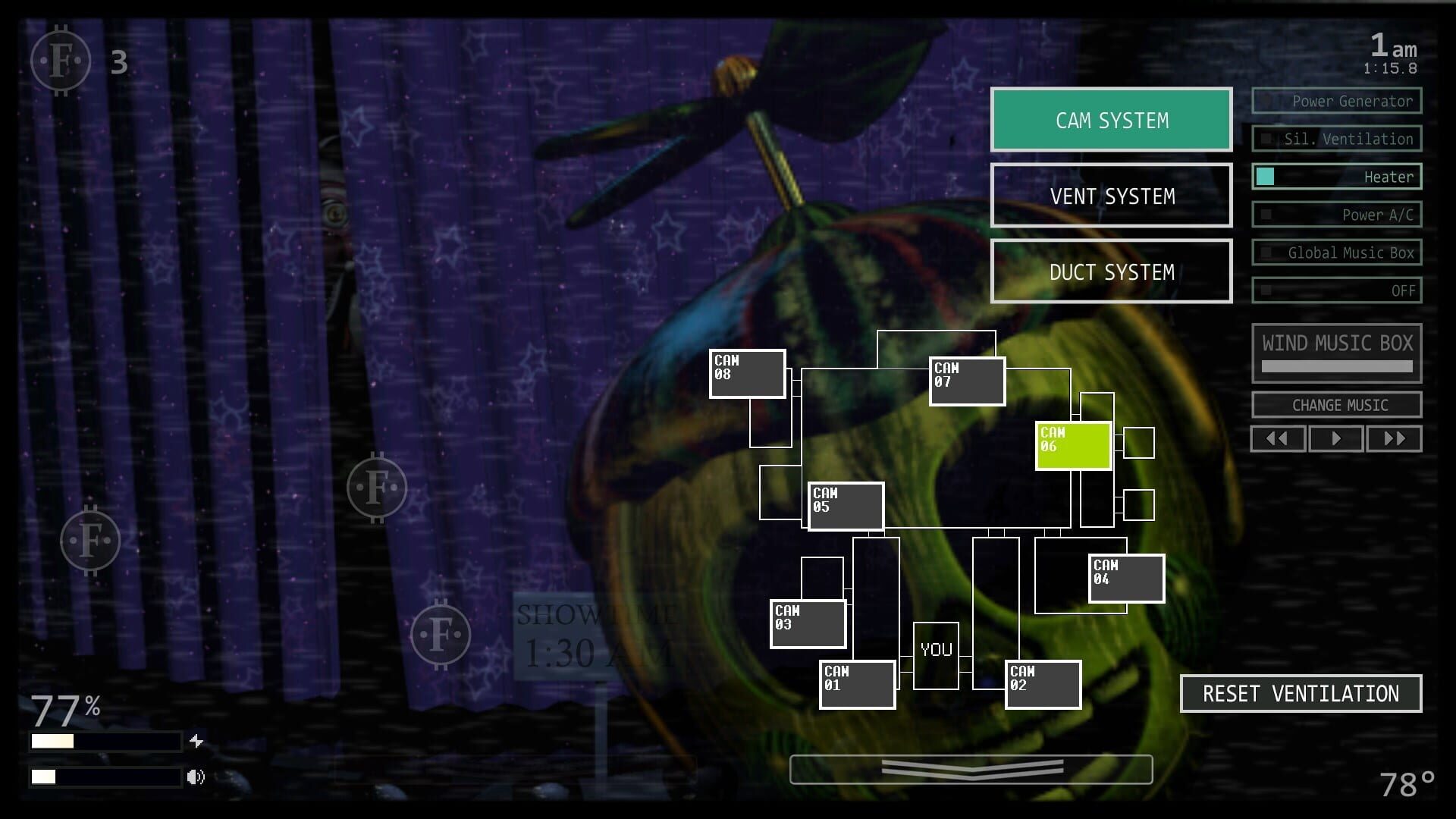Screen dimensions: 1456x819
Task: Check CAM 04 on the right side
Action: click(1125, 578)
